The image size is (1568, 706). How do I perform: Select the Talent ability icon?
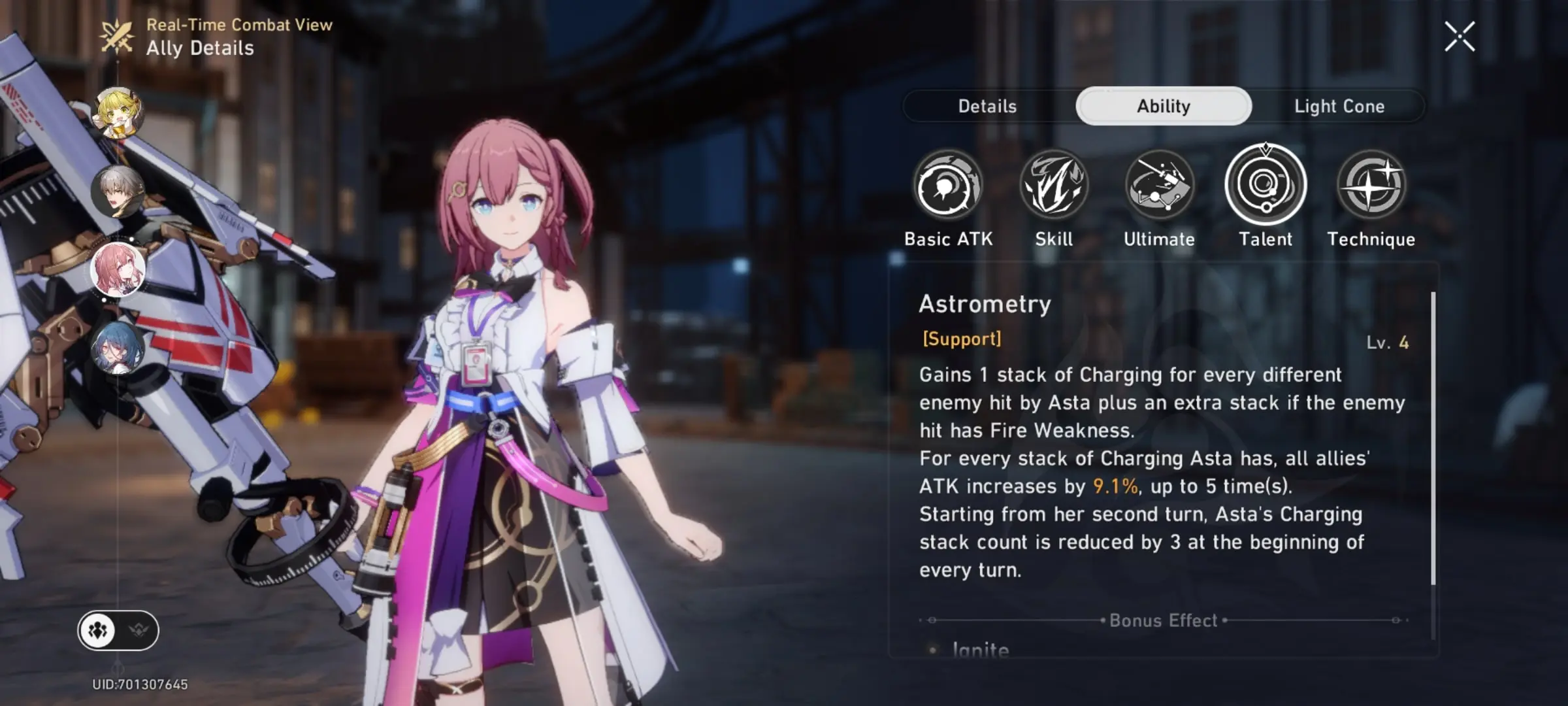tap(1266, 185)
